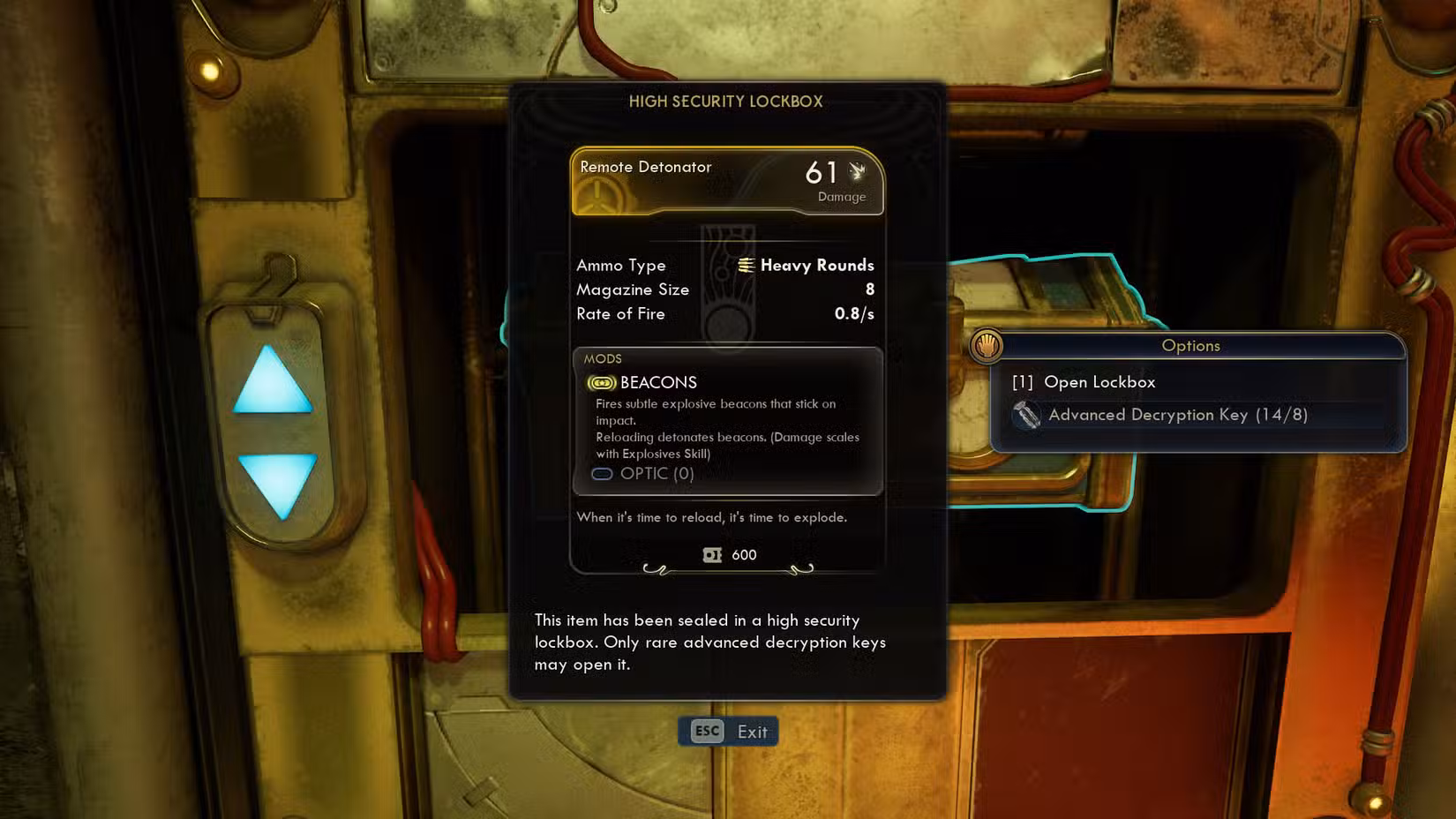Click the yellow BEACONS mod icon
Image resolution: width=1456 pixels, height=819 pixels.
(x=600, y=383)
